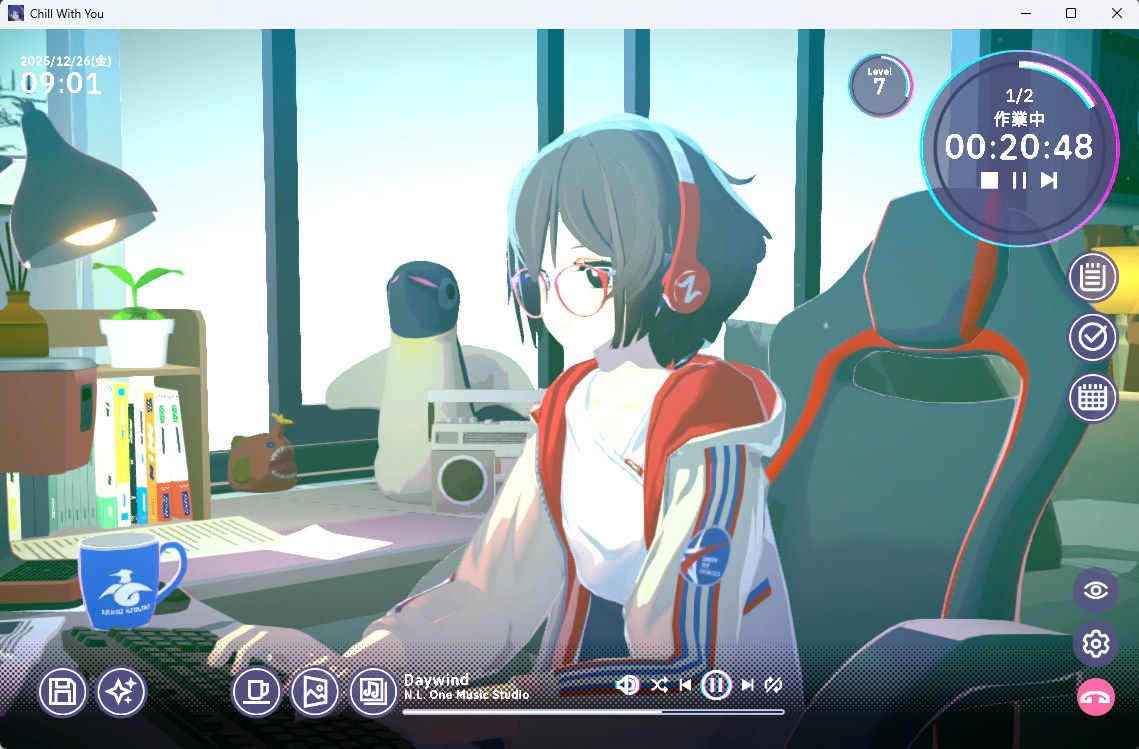Toggle the eye icon to hide the interface
1139x749 pixels.
(1095, 590)
